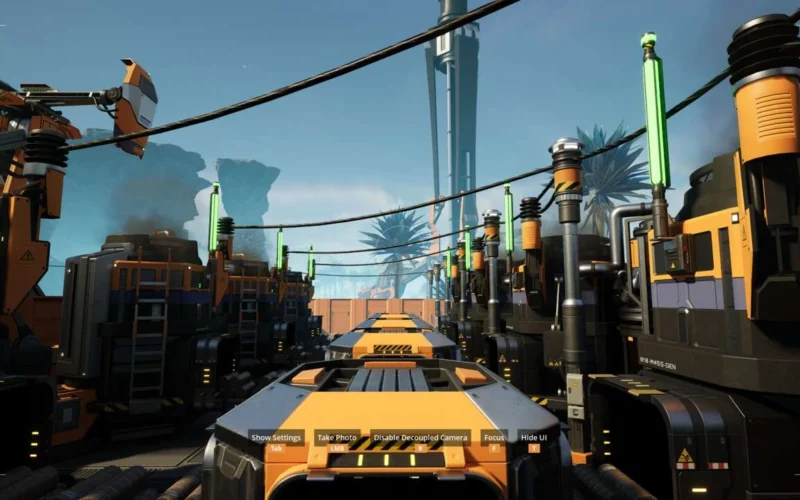Hide the photo mode UI

click(533, 438)
